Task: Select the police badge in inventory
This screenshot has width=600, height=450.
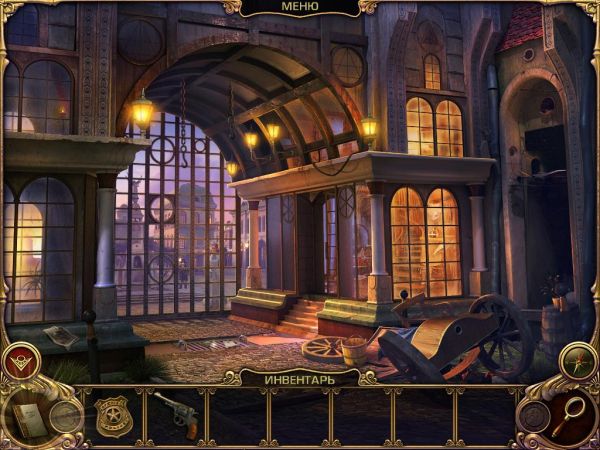Action: tap(113, 415)
